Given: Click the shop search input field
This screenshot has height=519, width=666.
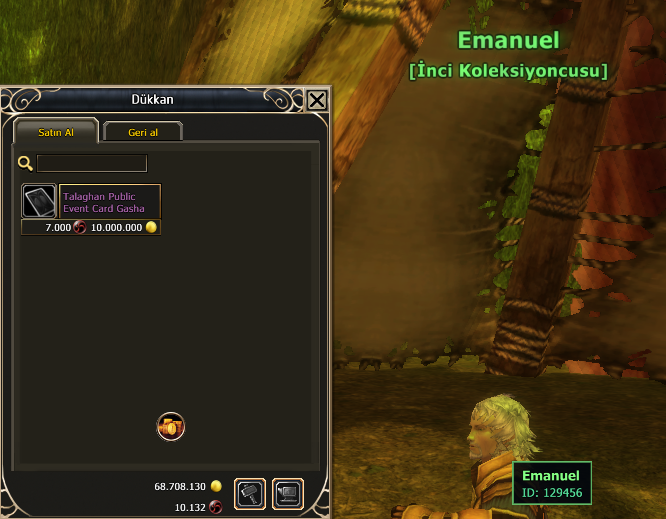Looking at the screenshot, I should (92, 163).
